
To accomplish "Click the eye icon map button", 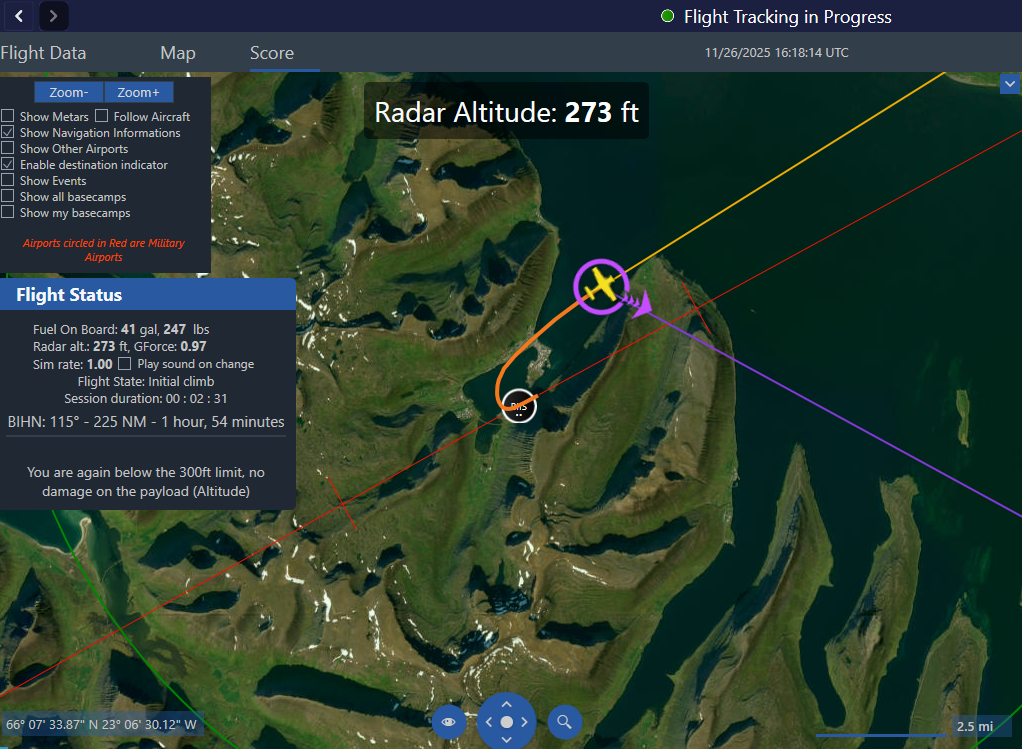I will point(448,722).
